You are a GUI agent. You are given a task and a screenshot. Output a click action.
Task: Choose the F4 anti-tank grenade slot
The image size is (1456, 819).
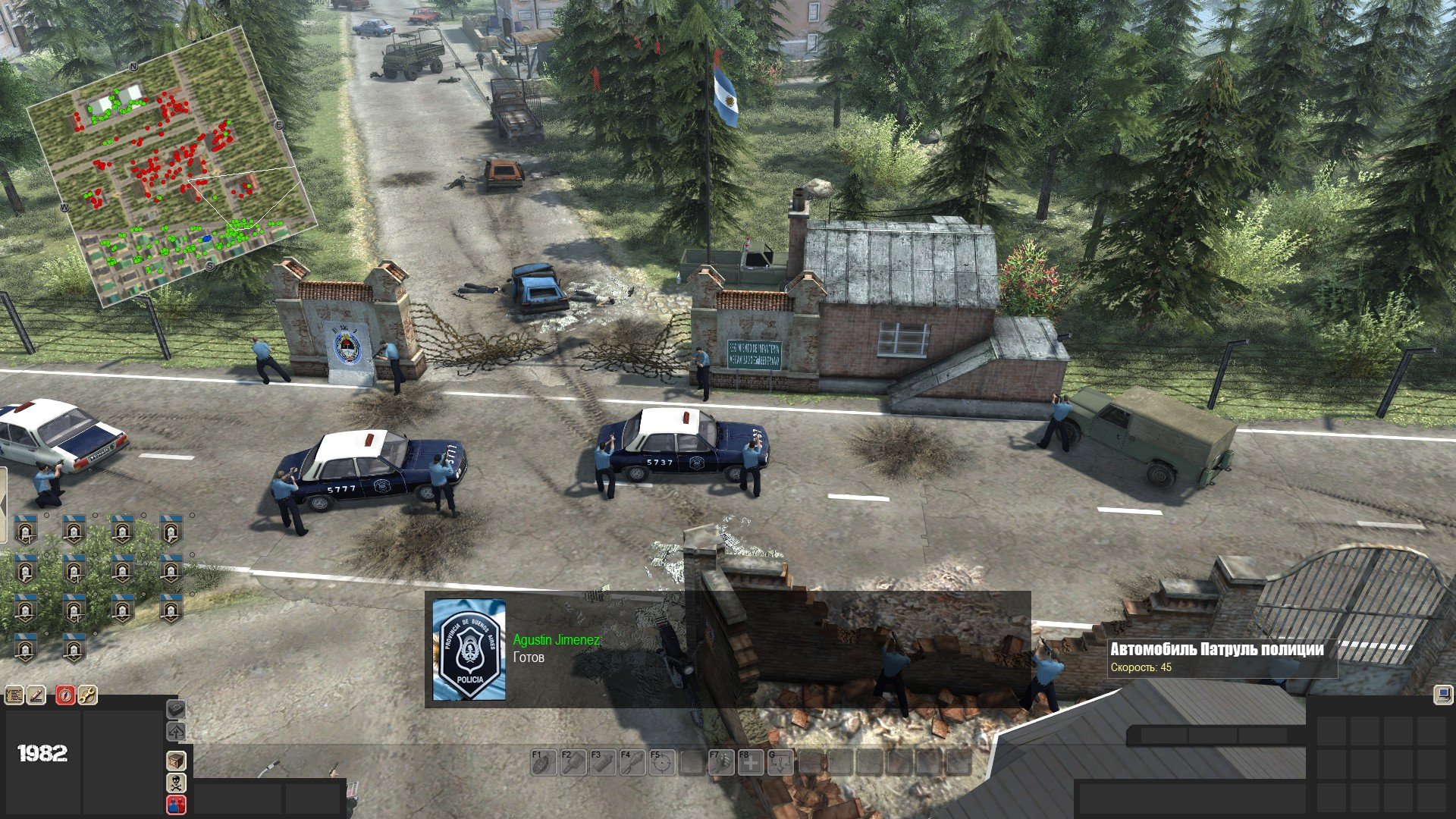[631, 762]
